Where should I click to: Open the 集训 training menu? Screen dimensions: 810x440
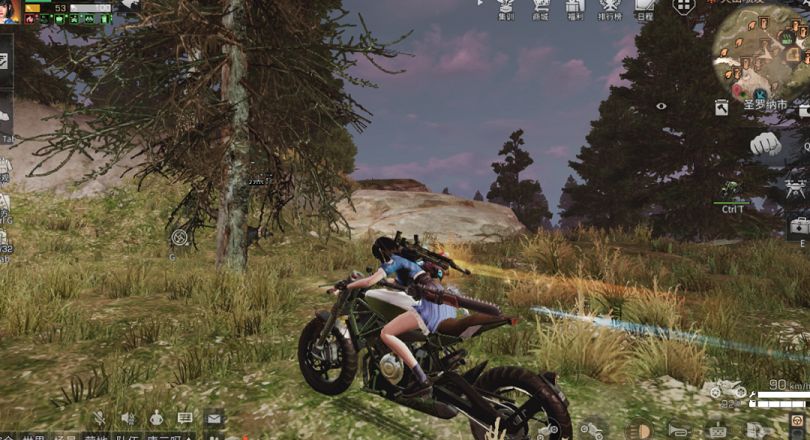coord(507,9)
